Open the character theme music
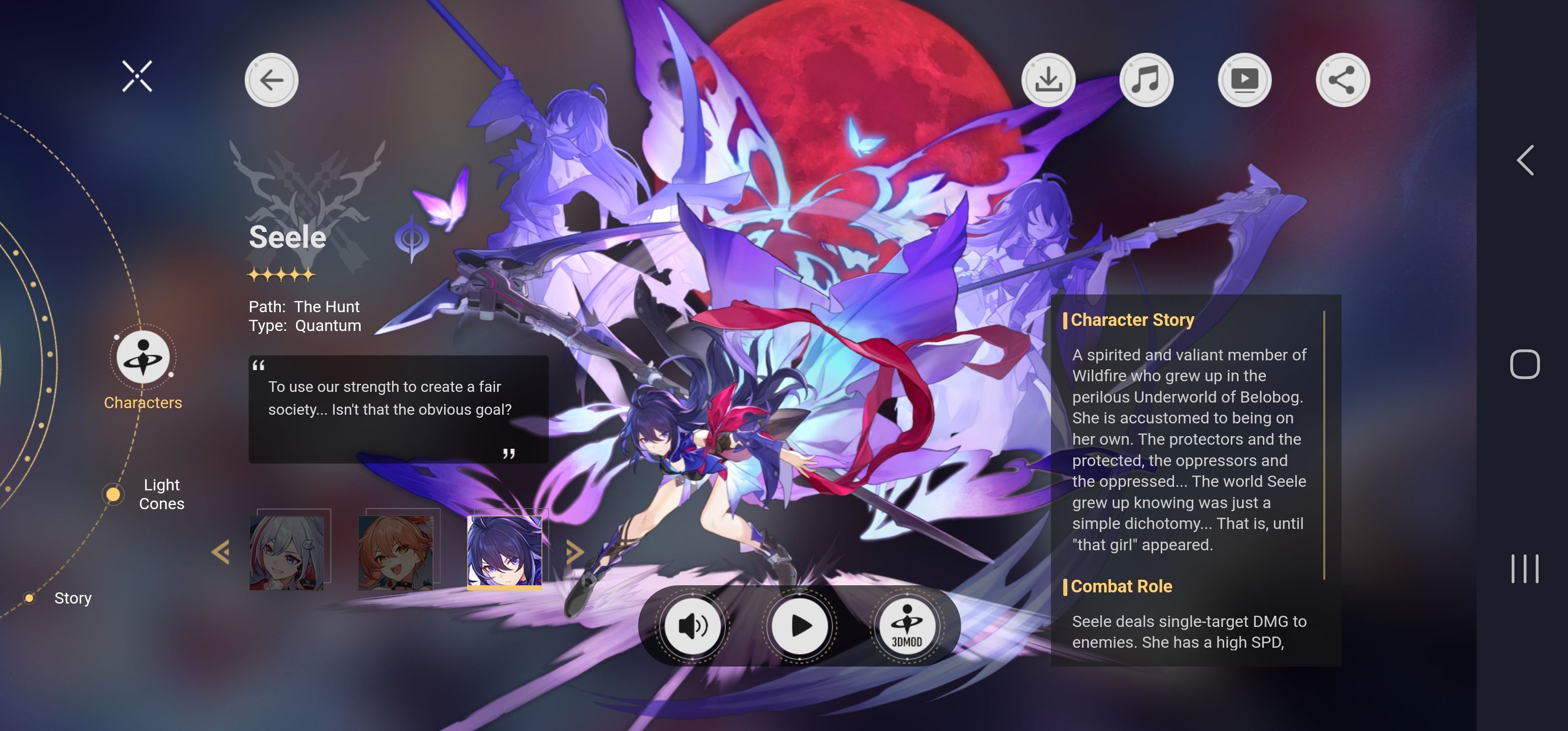Screen dimensions: 1568x731 pyautogui.click(x=1147, y=80)
